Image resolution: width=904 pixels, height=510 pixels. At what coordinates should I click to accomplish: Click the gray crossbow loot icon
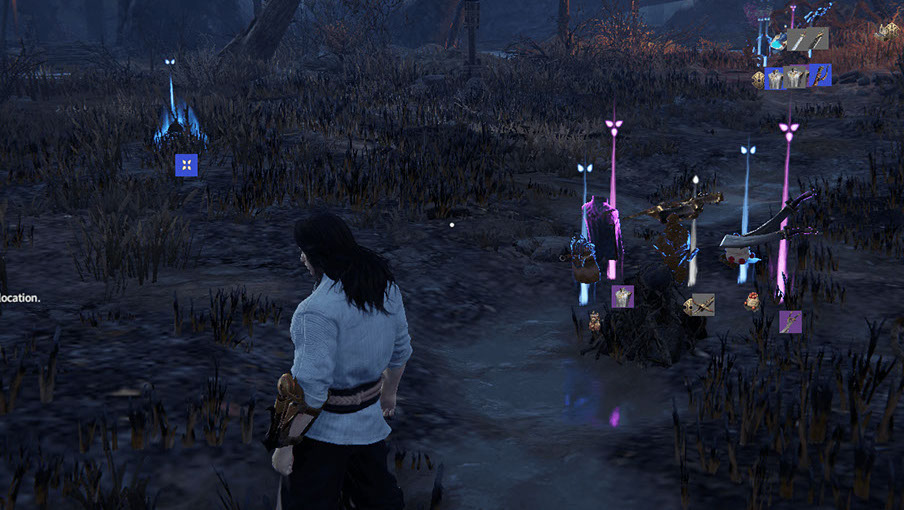pos(703,304)
